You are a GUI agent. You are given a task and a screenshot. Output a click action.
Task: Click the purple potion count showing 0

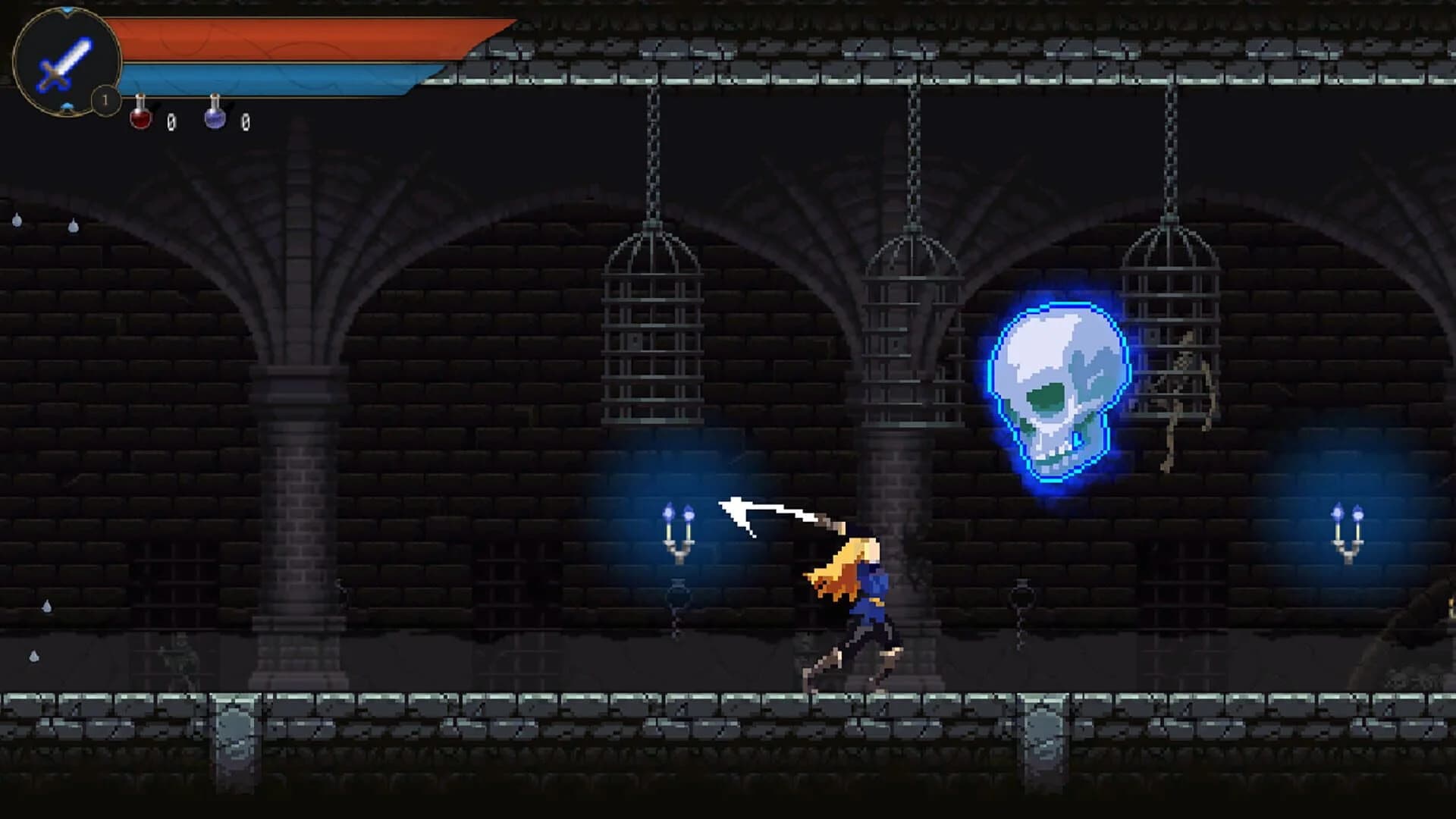click(x=246, y=122)
